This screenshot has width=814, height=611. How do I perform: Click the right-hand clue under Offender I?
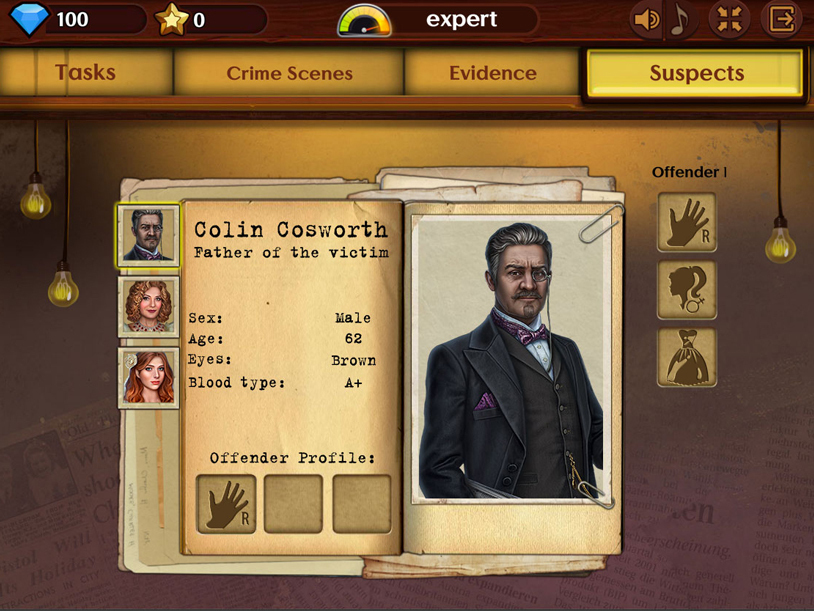687,222
